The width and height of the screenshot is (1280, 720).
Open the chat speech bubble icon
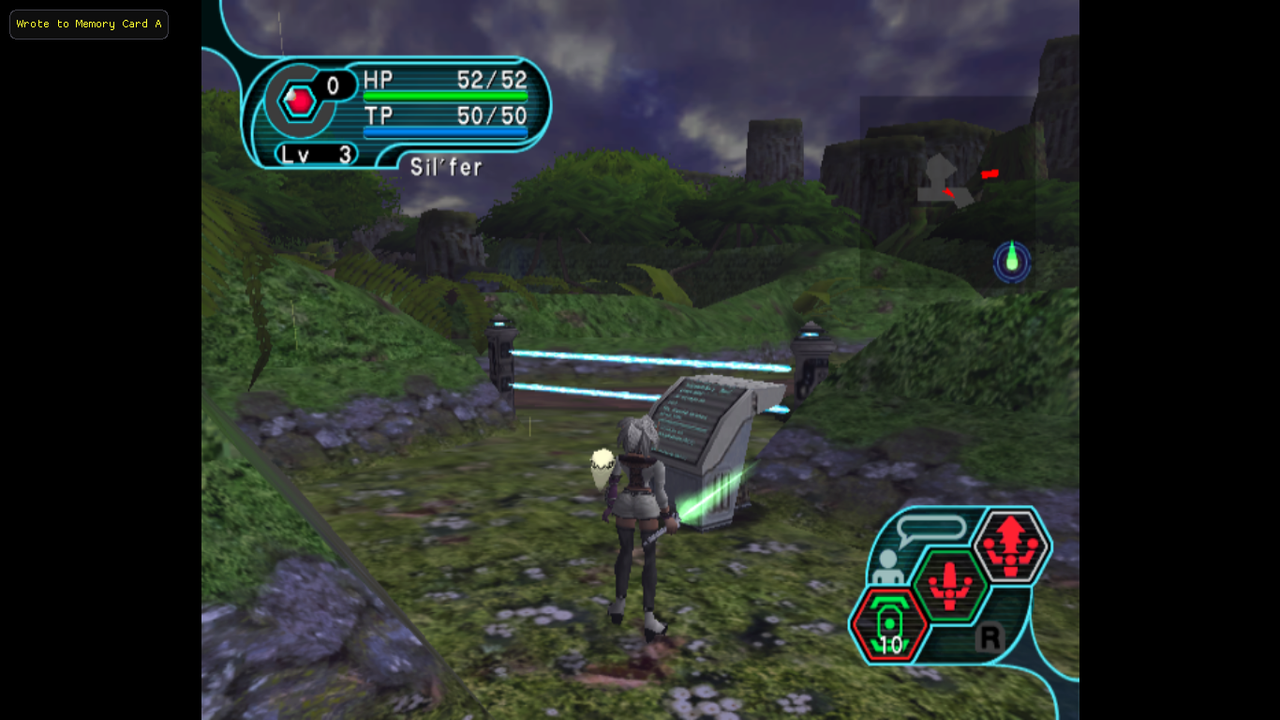coord(931,530)
